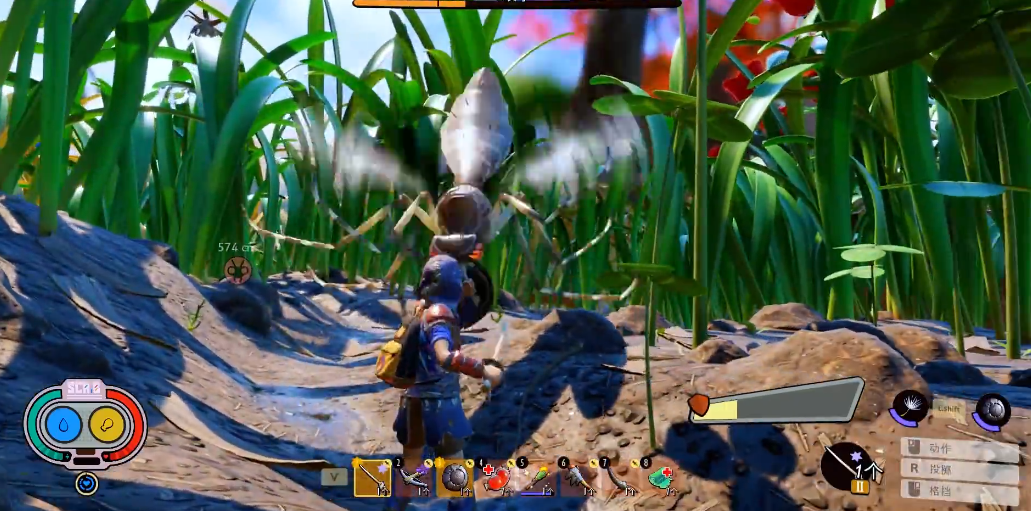
Task: Select the round shield hotbar slot
Action: 454,479
